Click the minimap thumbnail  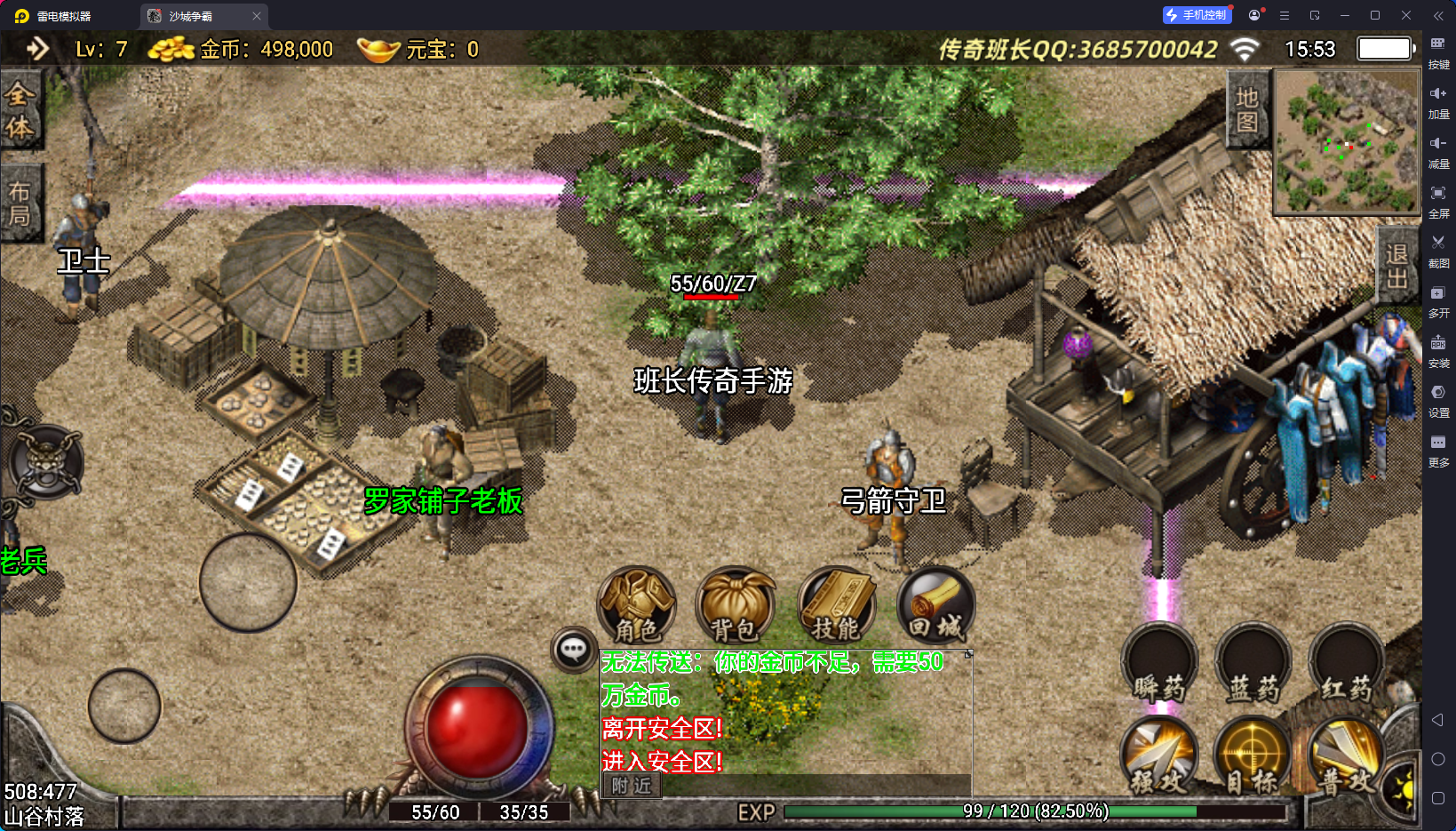click(1346, 142)
